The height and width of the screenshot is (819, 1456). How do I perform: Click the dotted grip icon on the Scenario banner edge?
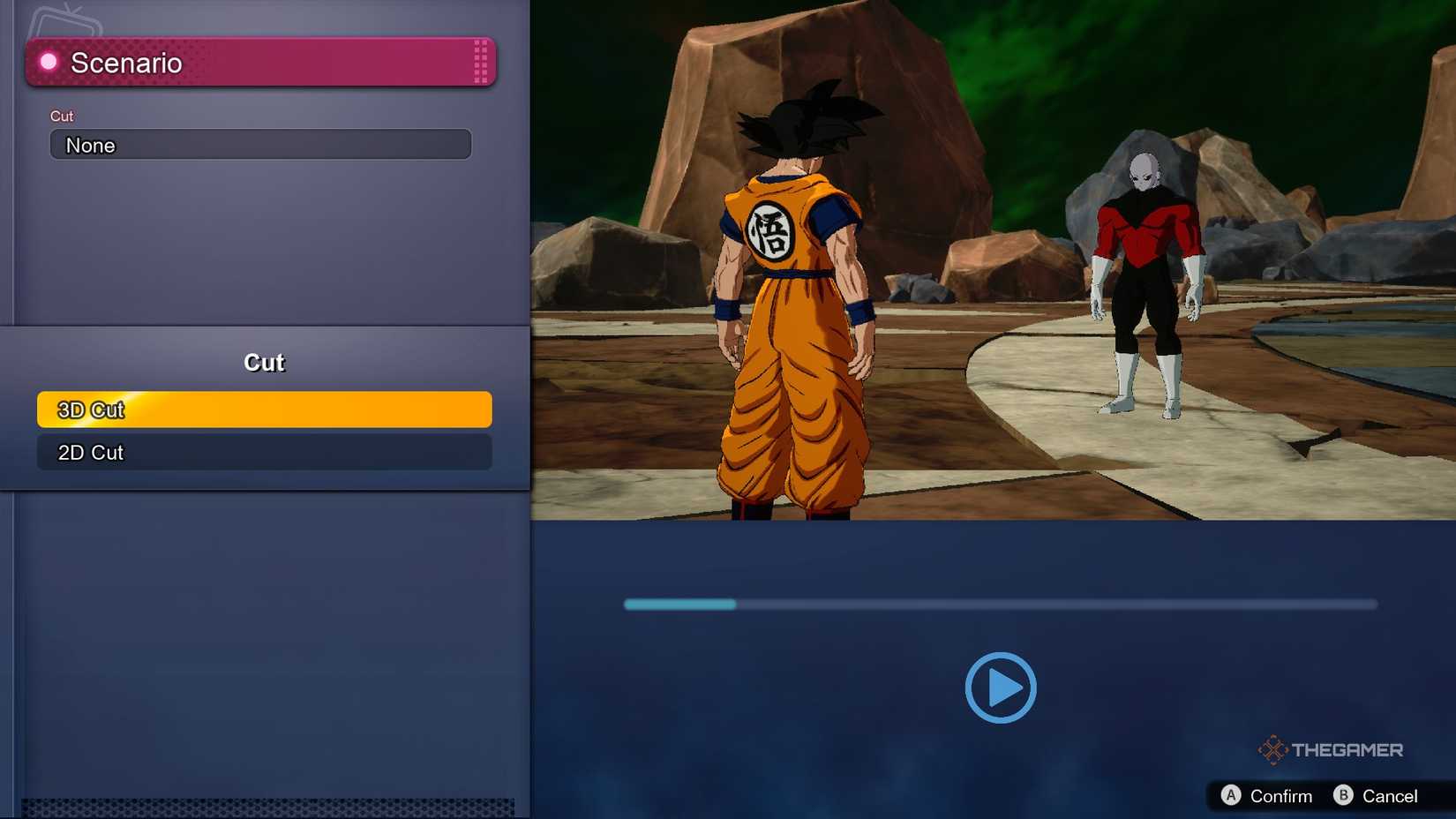tap(479, 62)
